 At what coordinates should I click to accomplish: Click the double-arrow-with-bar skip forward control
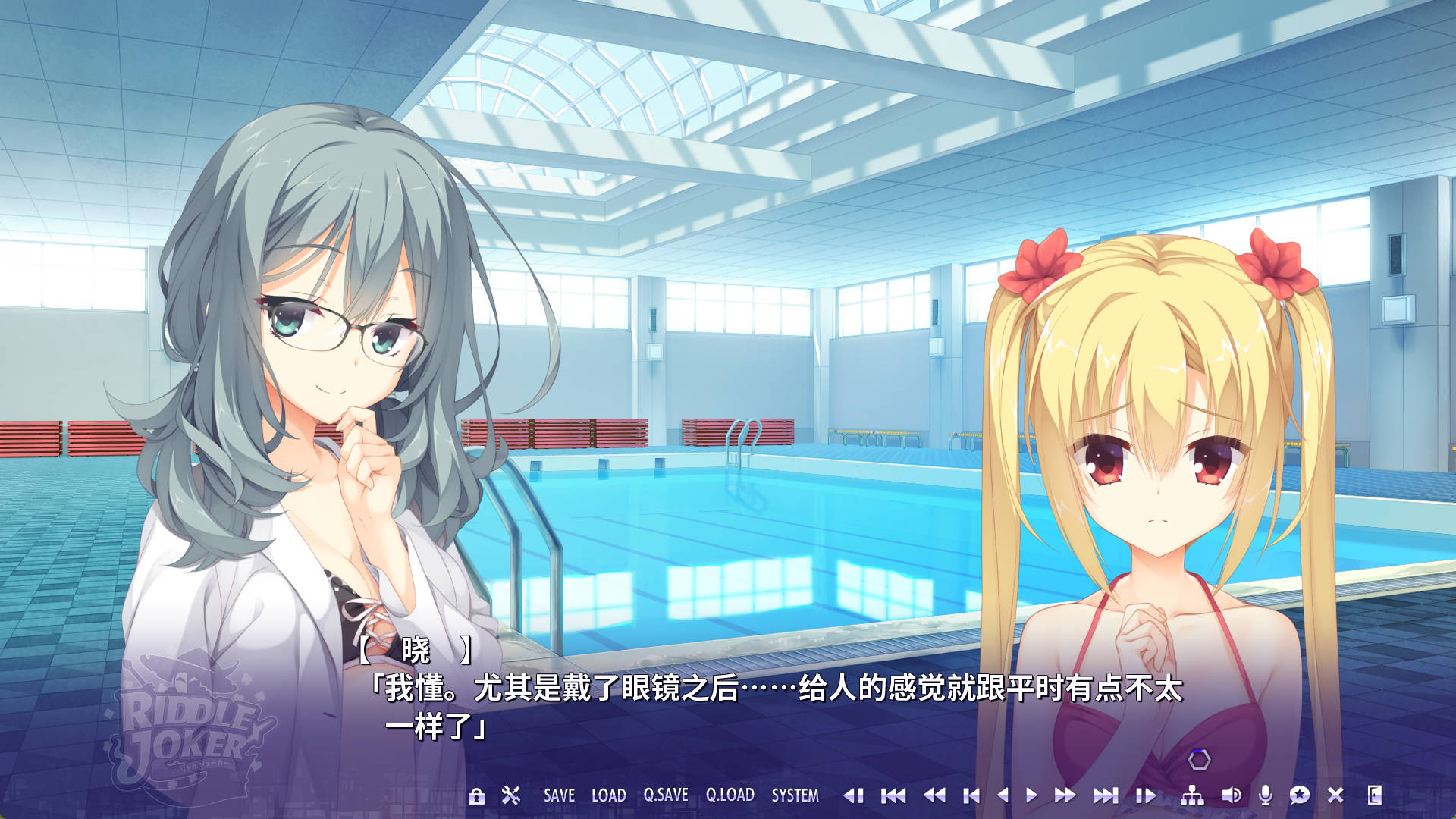[1106, 795]
